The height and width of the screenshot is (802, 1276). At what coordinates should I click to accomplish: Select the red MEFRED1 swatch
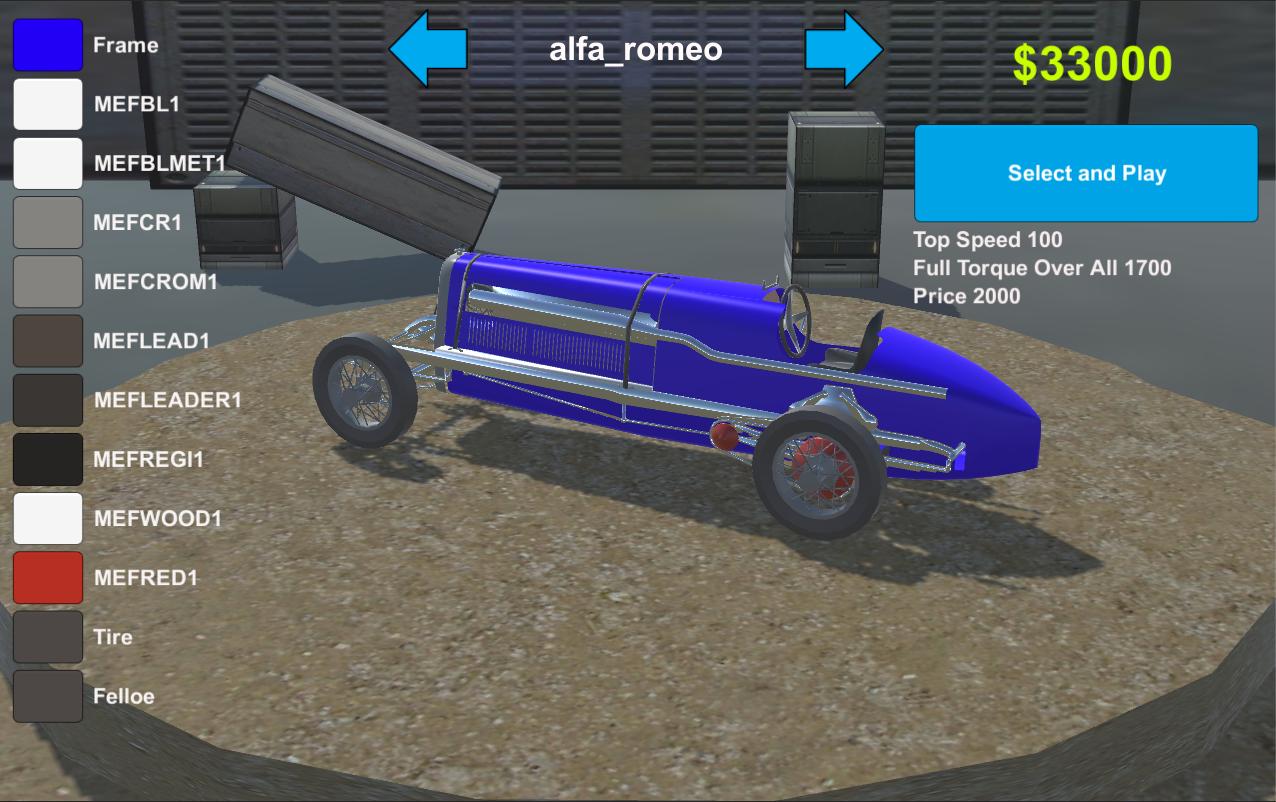pyautogui.click(x=48, y=577)
